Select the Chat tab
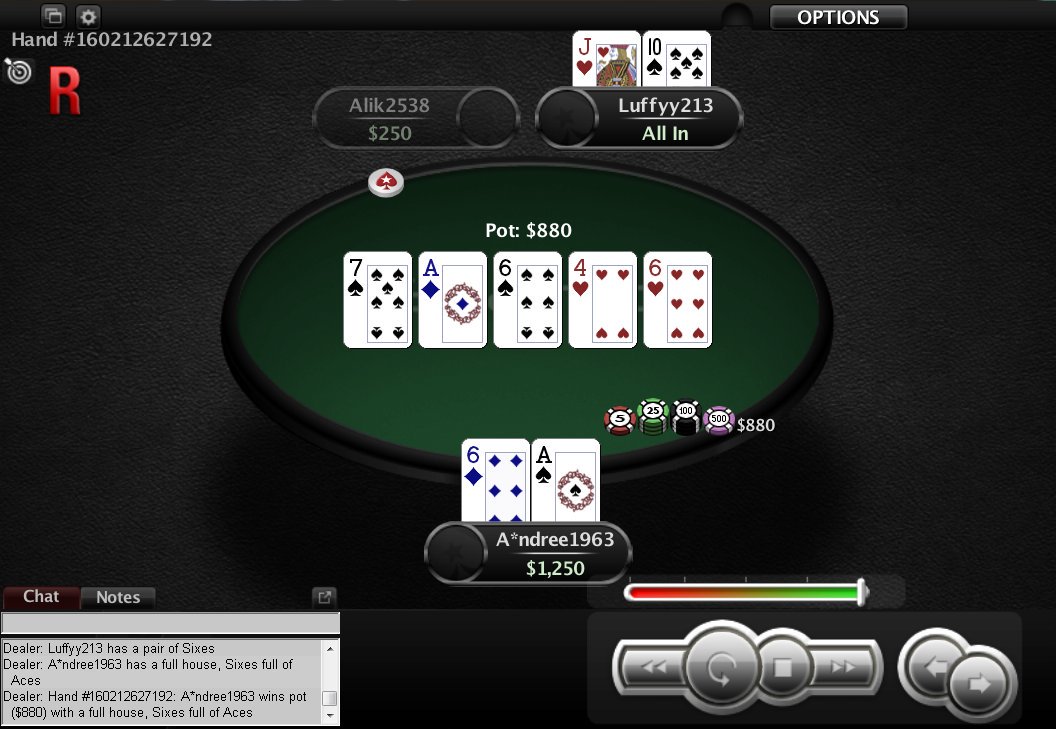The image size is (1056, 729). [41, 597]
